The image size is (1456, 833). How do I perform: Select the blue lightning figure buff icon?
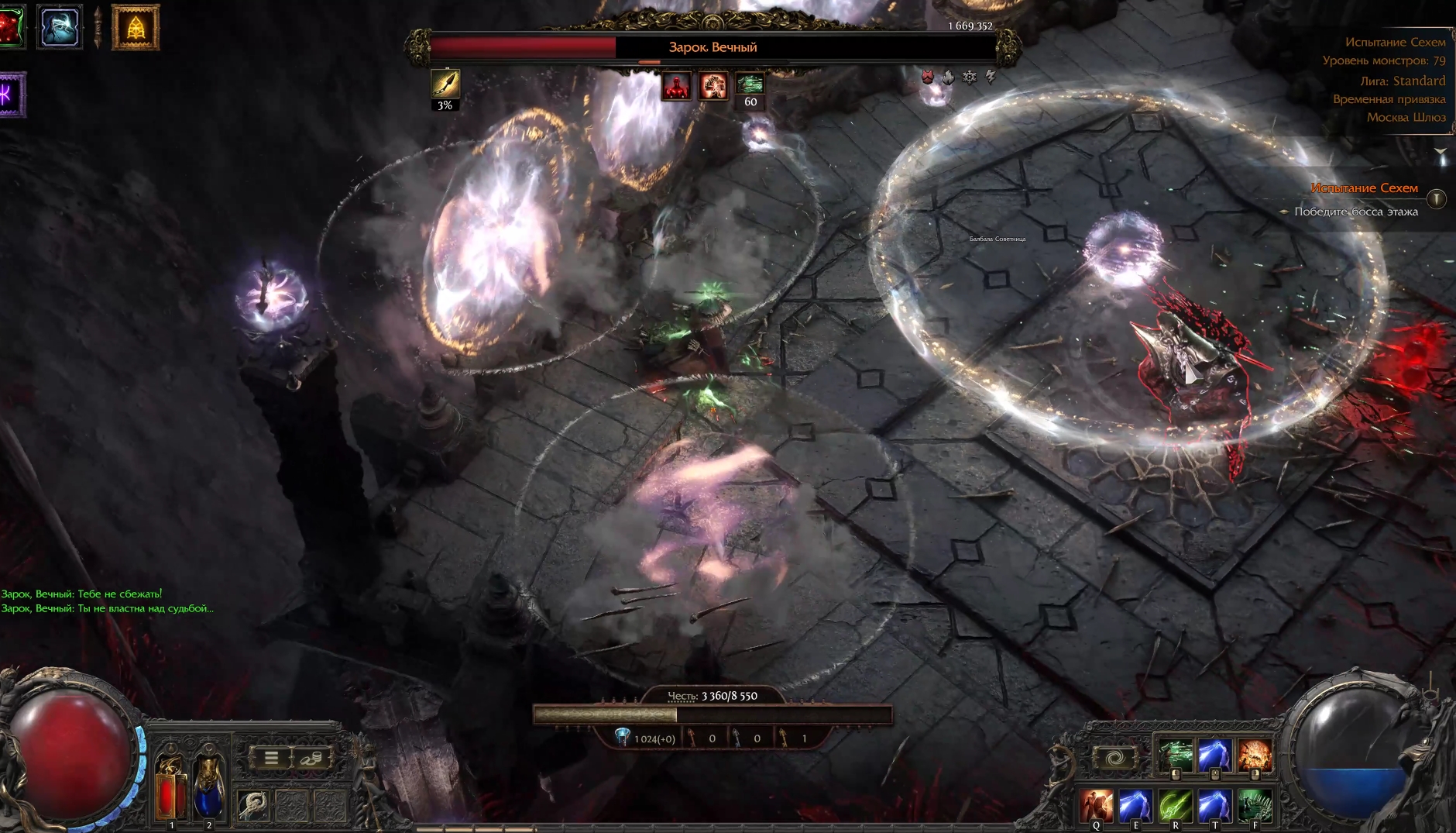(x=60, y=28)
